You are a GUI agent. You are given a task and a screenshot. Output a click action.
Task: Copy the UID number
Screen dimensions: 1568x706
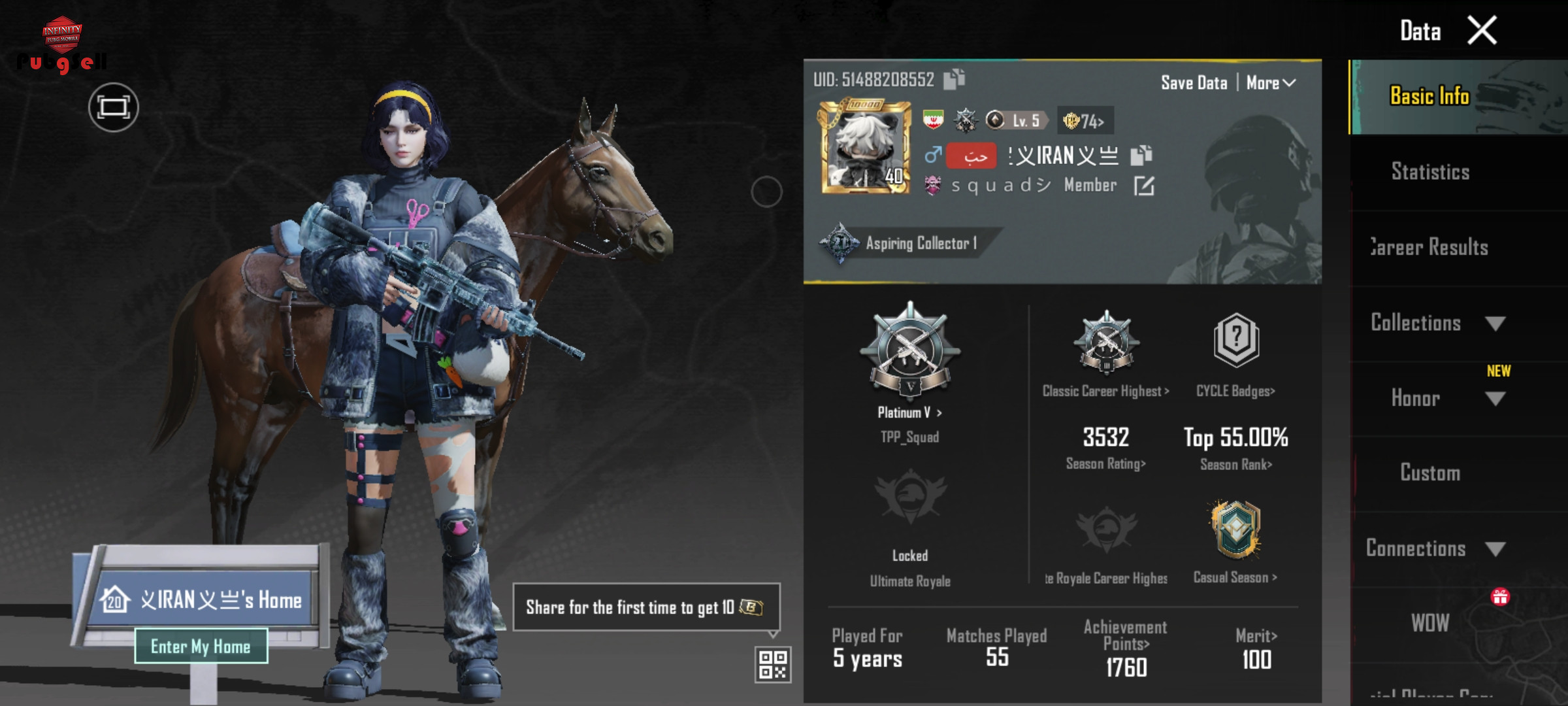(x=954, y=79)
